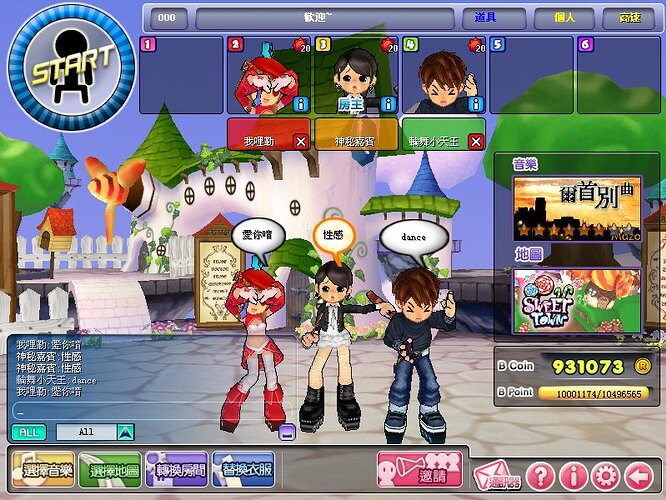Choose the 轉換房間 switch room button

click(x=176, y=469)
